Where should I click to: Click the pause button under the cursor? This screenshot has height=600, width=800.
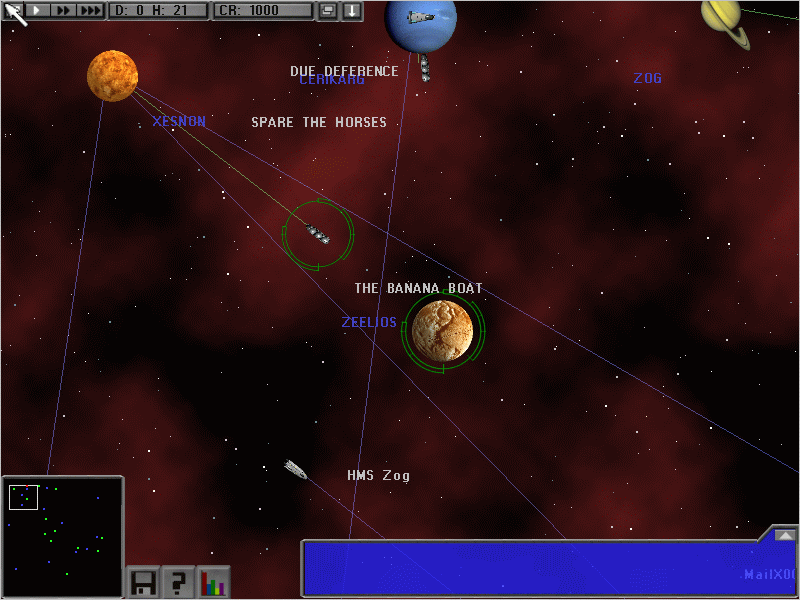14,10
